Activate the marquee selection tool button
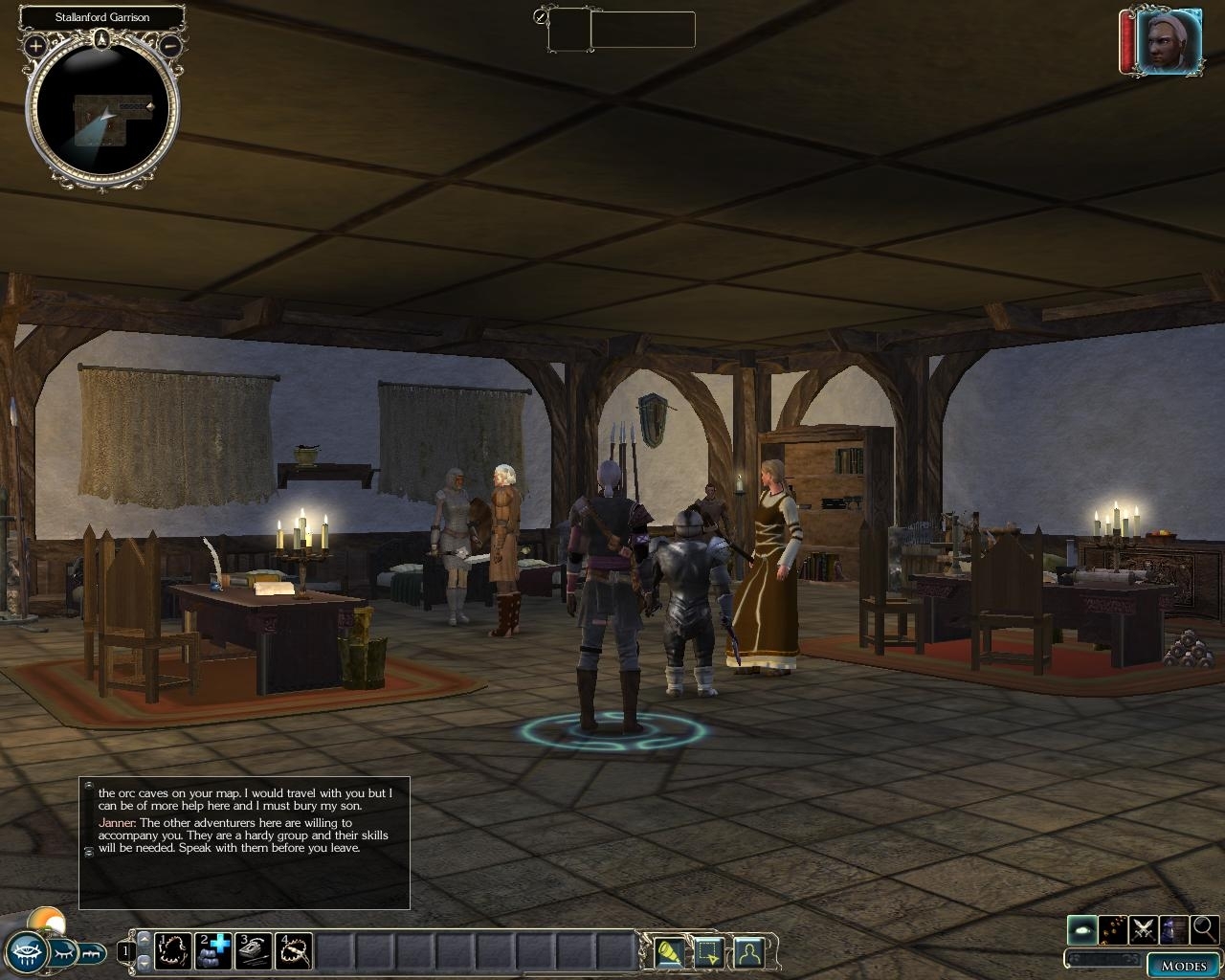 pos(708,952)
